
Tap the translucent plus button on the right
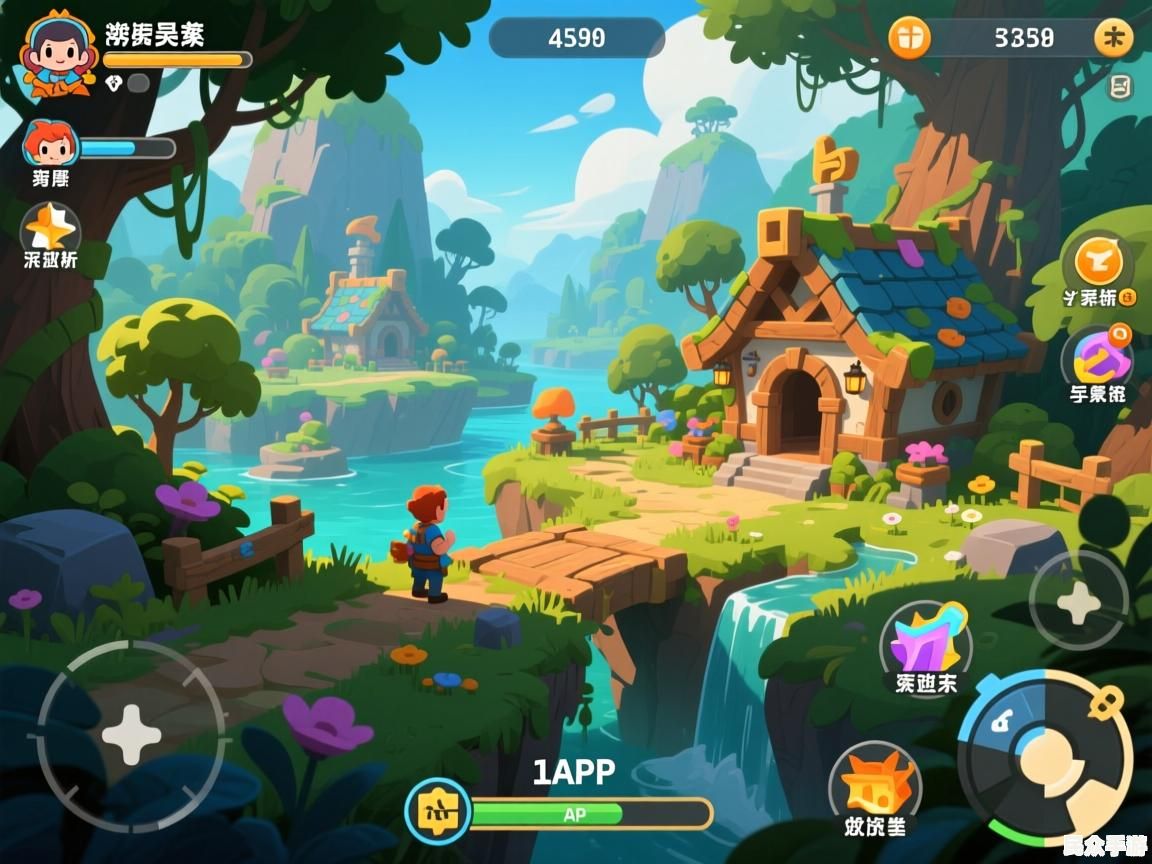(1078, 602)
